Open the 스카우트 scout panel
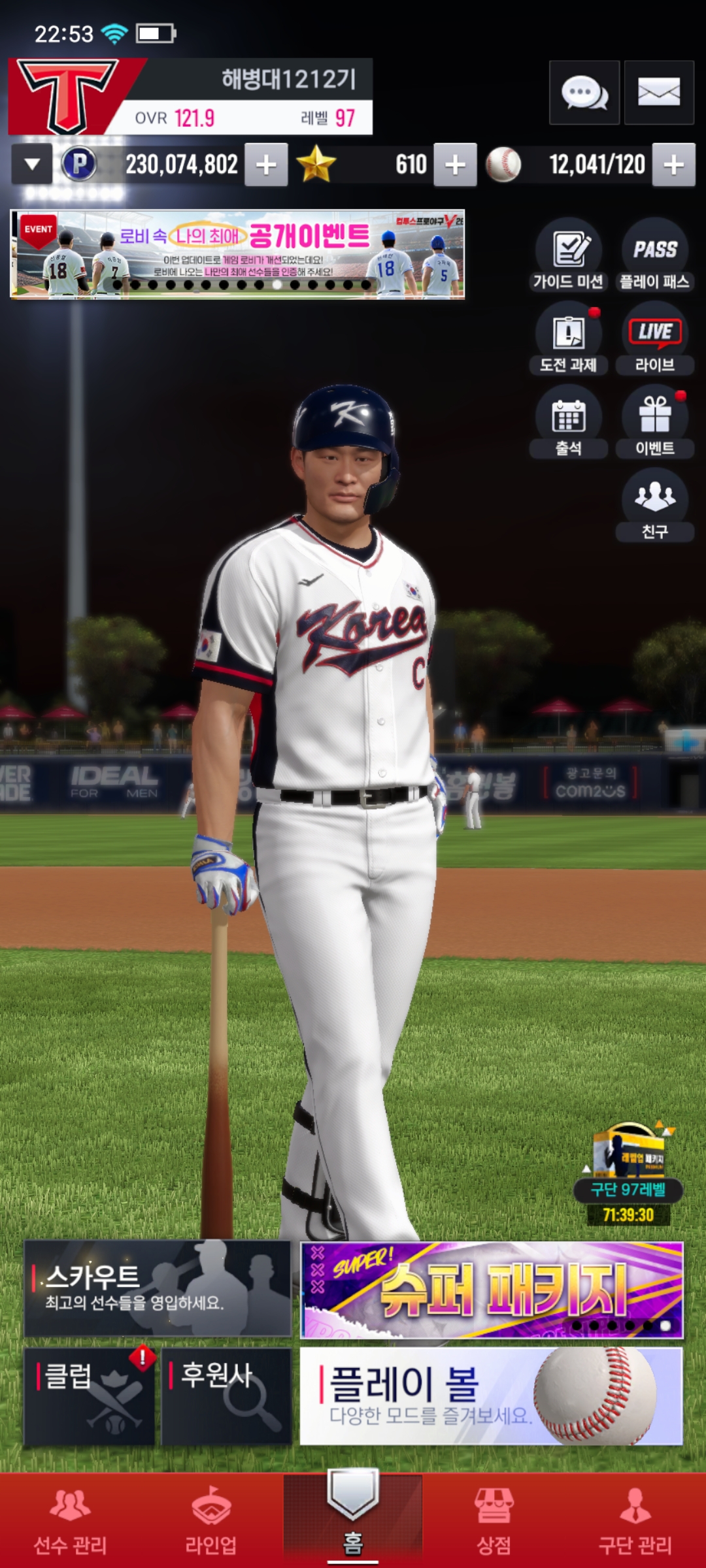This screenshot has height=1568, width=706. [158, 1288]
